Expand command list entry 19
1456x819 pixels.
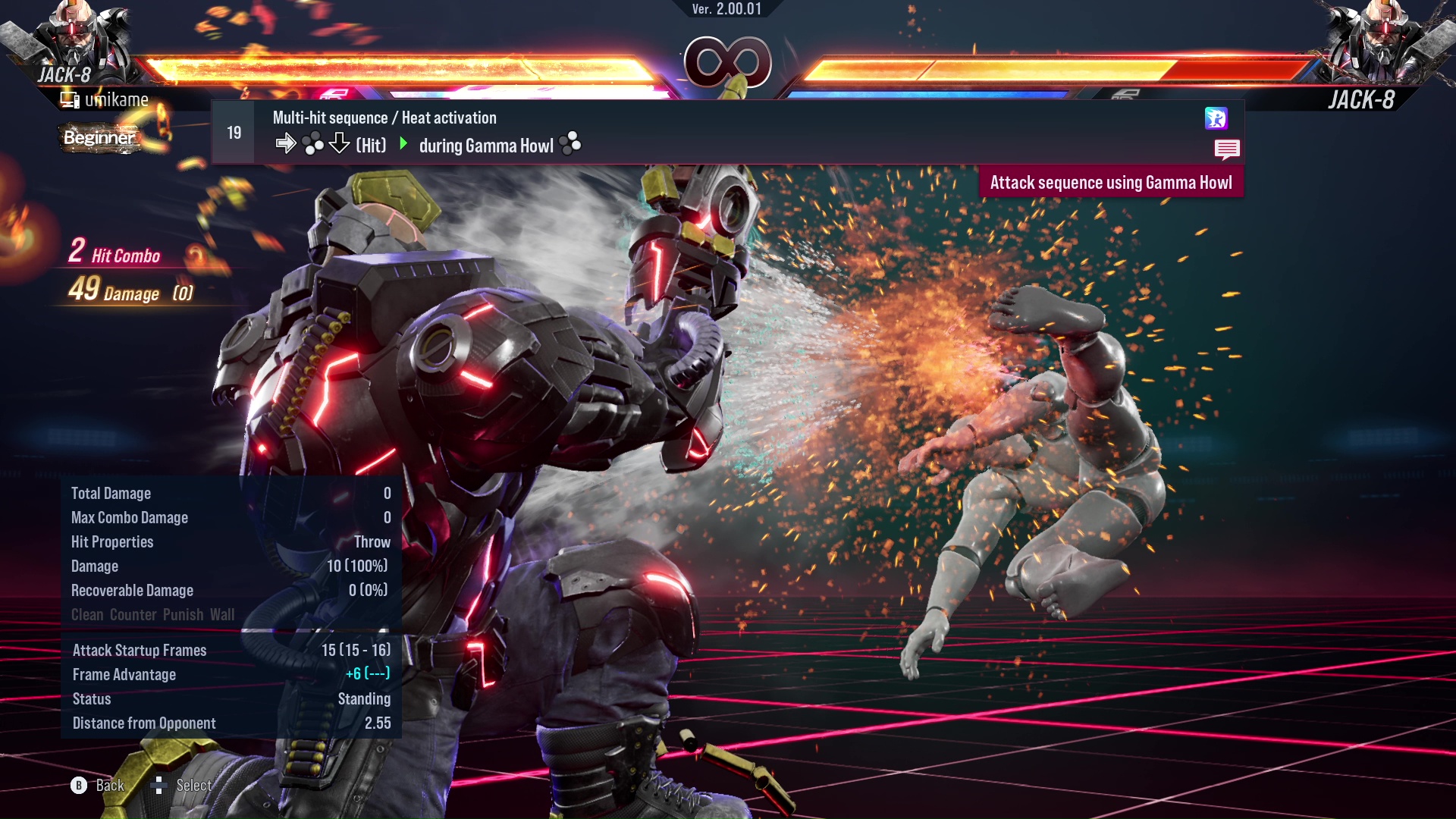tap(233, 132)
